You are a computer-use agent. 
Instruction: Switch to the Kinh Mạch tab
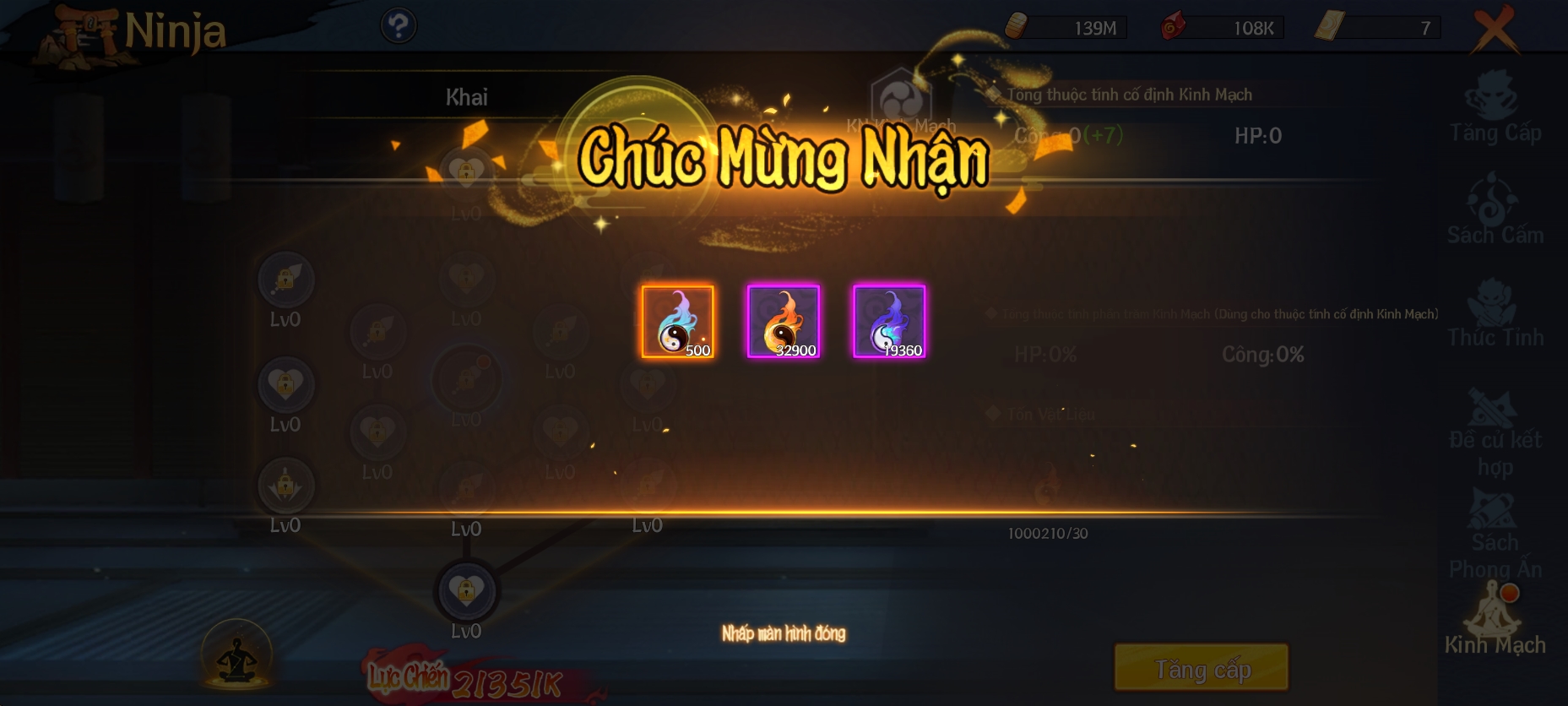pyautogui.click(x=1495, y=621)
